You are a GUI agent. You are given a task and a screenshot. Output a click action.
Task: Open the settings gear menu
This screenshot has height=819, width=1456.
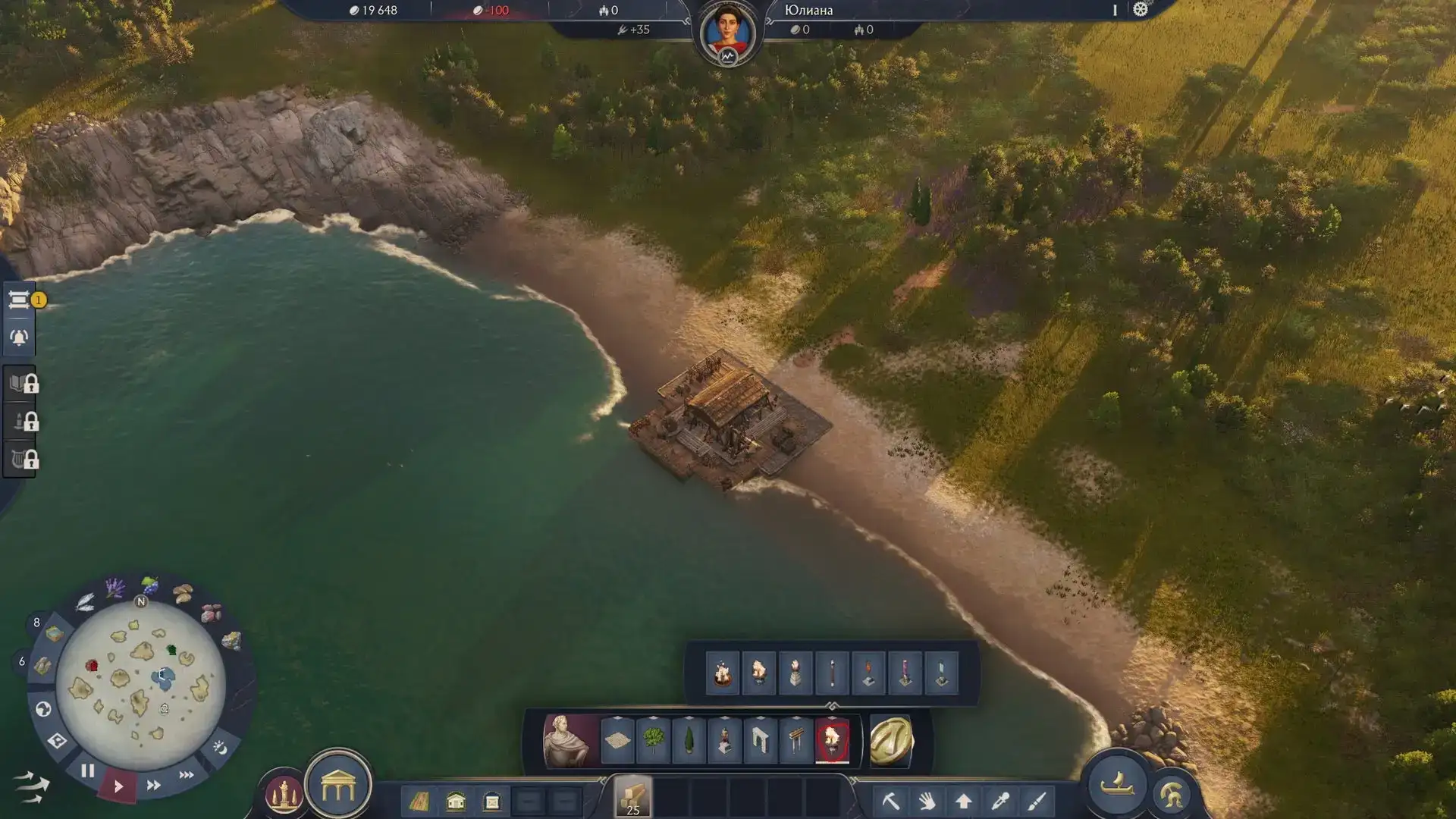pos(1141,10)
